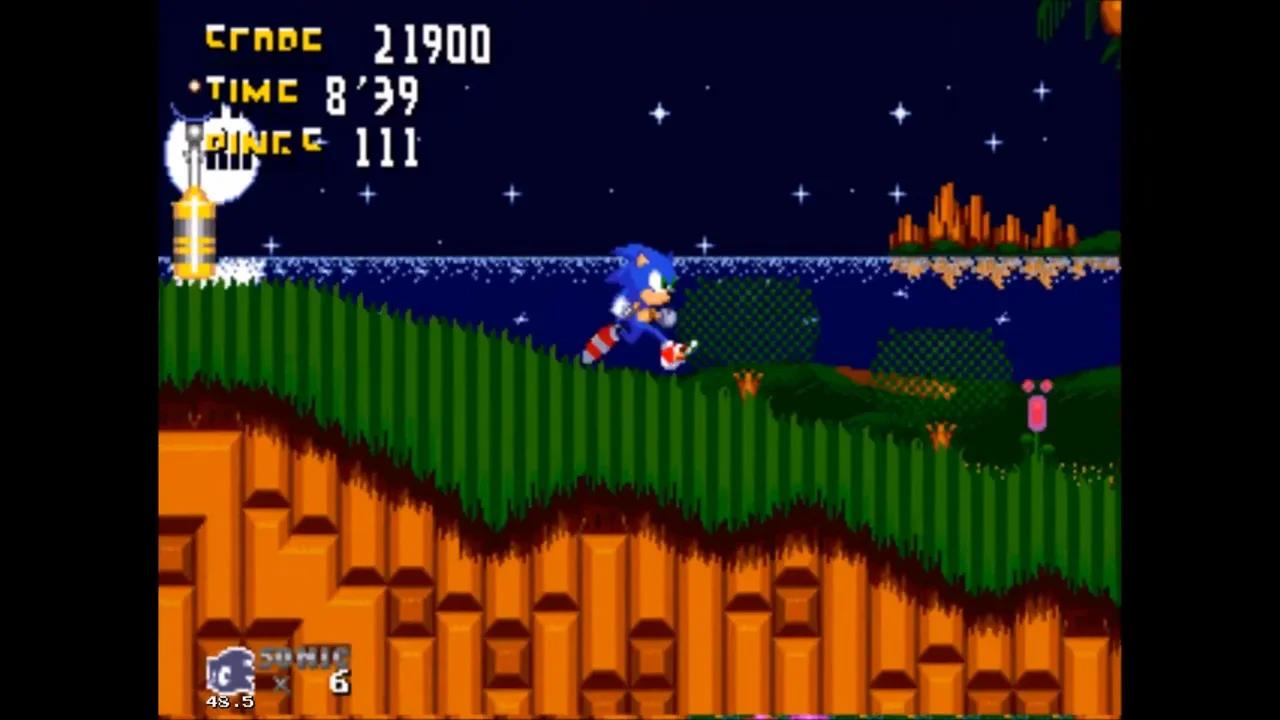Click the score value 21900
This screenshot has width=1280, height=720.
pos(430,42)
